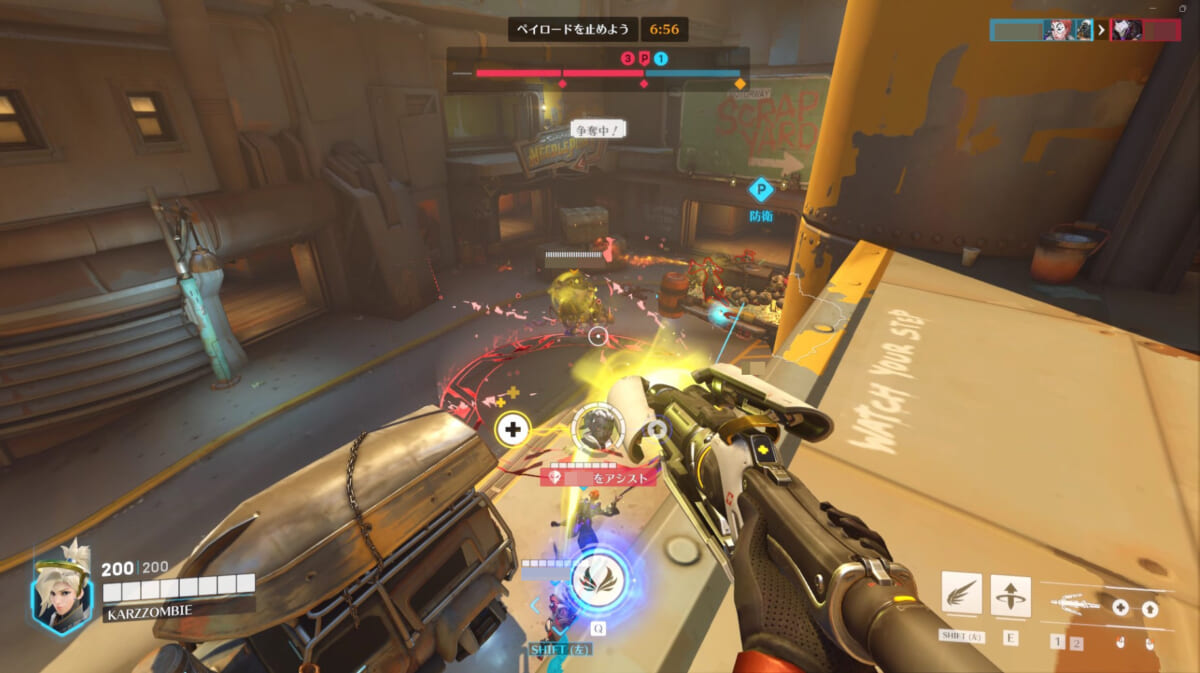Choose the healing beam plus icon
This screenshot has width=1200, height=673.
pyautogui.click(x=1121, y=607)
